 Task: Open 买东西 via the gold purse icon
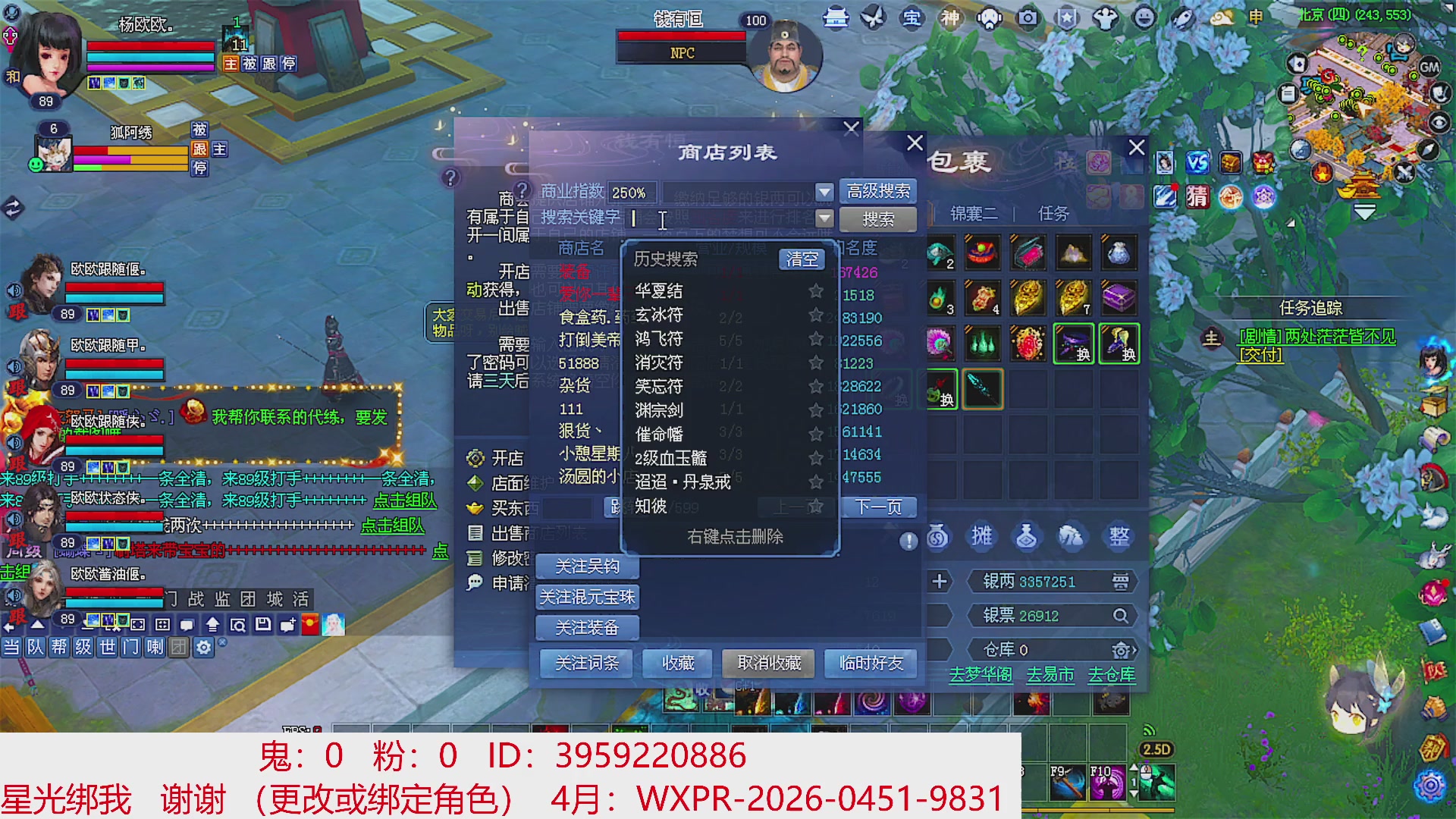(x=475, y=508)
